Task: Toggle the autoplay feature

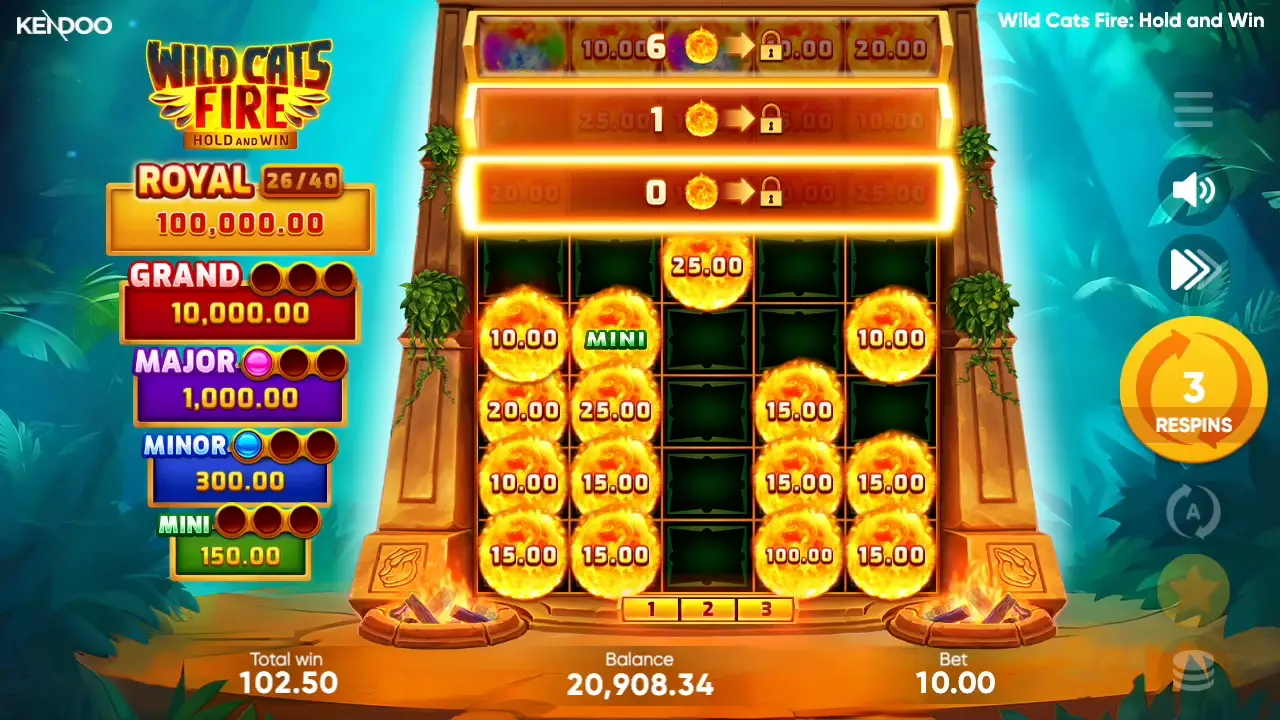Action: [x=1193, y=511]
